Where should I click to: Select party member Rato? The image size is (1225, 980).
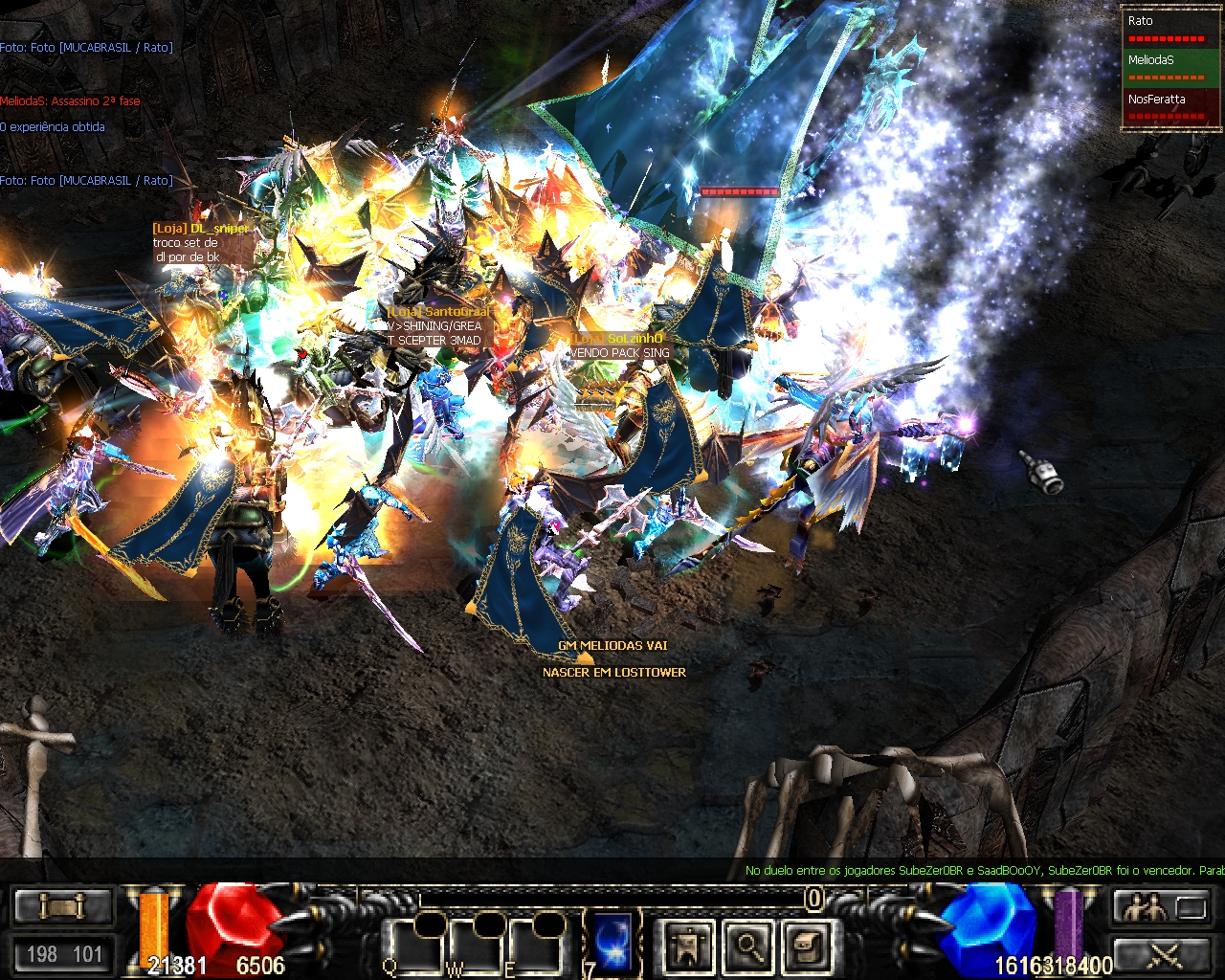tap(1169, 28)
